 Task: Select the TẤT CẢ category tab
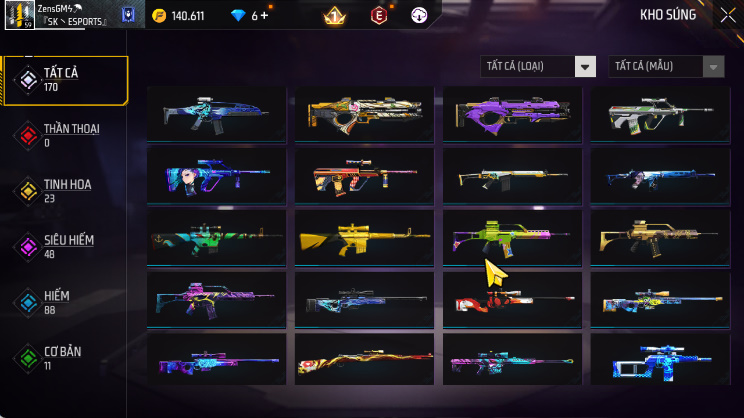[x=66, y=80]
